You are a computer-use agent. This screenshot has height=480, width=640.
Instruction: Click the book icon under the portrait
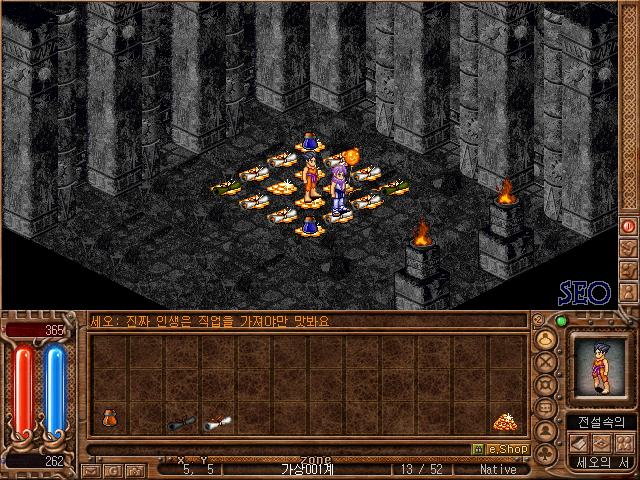point(579,443)
